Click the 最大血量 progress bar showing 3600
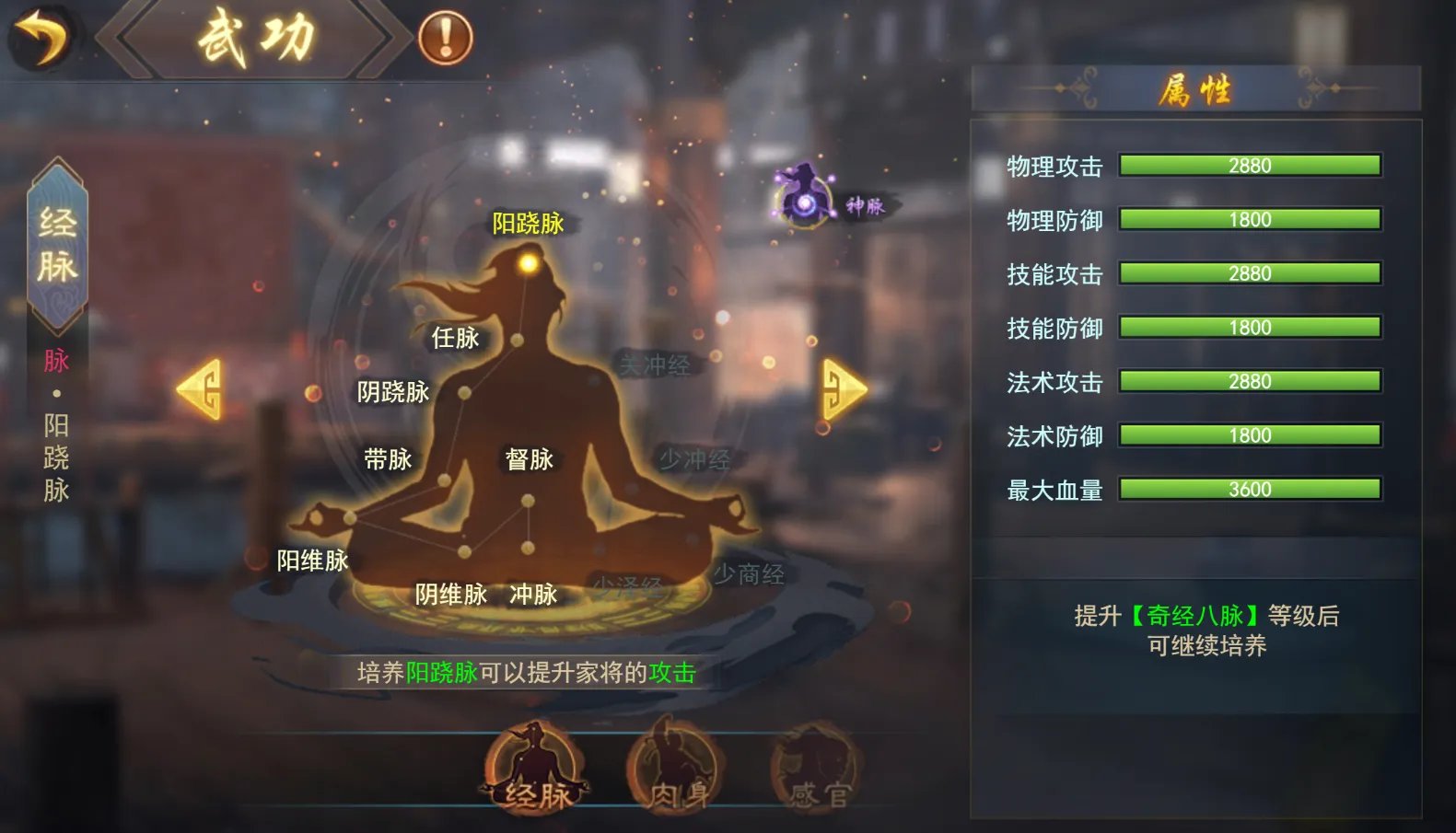This screenshot has width=1456, height=833. [x=1249, y=489]
